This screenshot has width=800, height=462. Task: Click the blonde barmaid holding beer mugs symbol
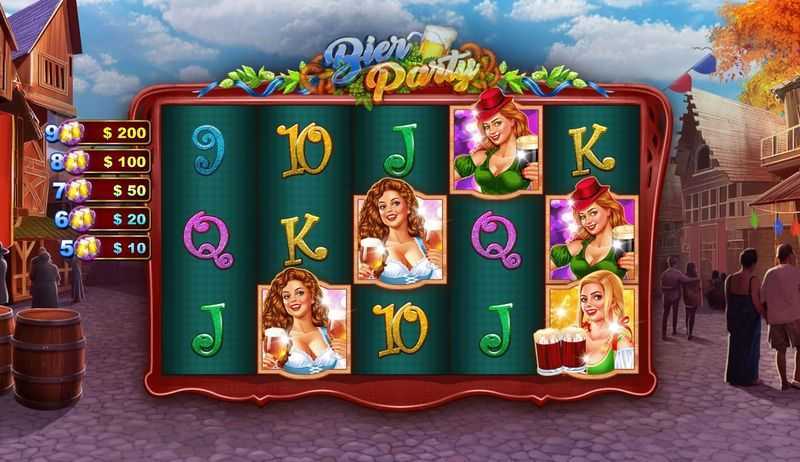coord(590,328)
